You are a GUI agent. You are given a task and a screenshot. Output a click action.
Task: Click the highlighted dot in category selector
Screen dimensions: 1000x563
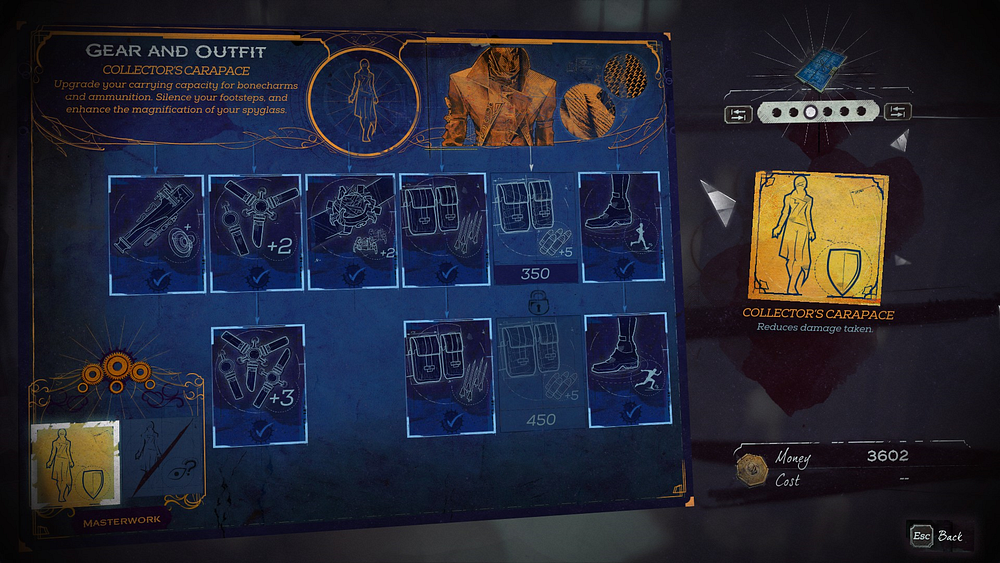[x=811, y=113]
